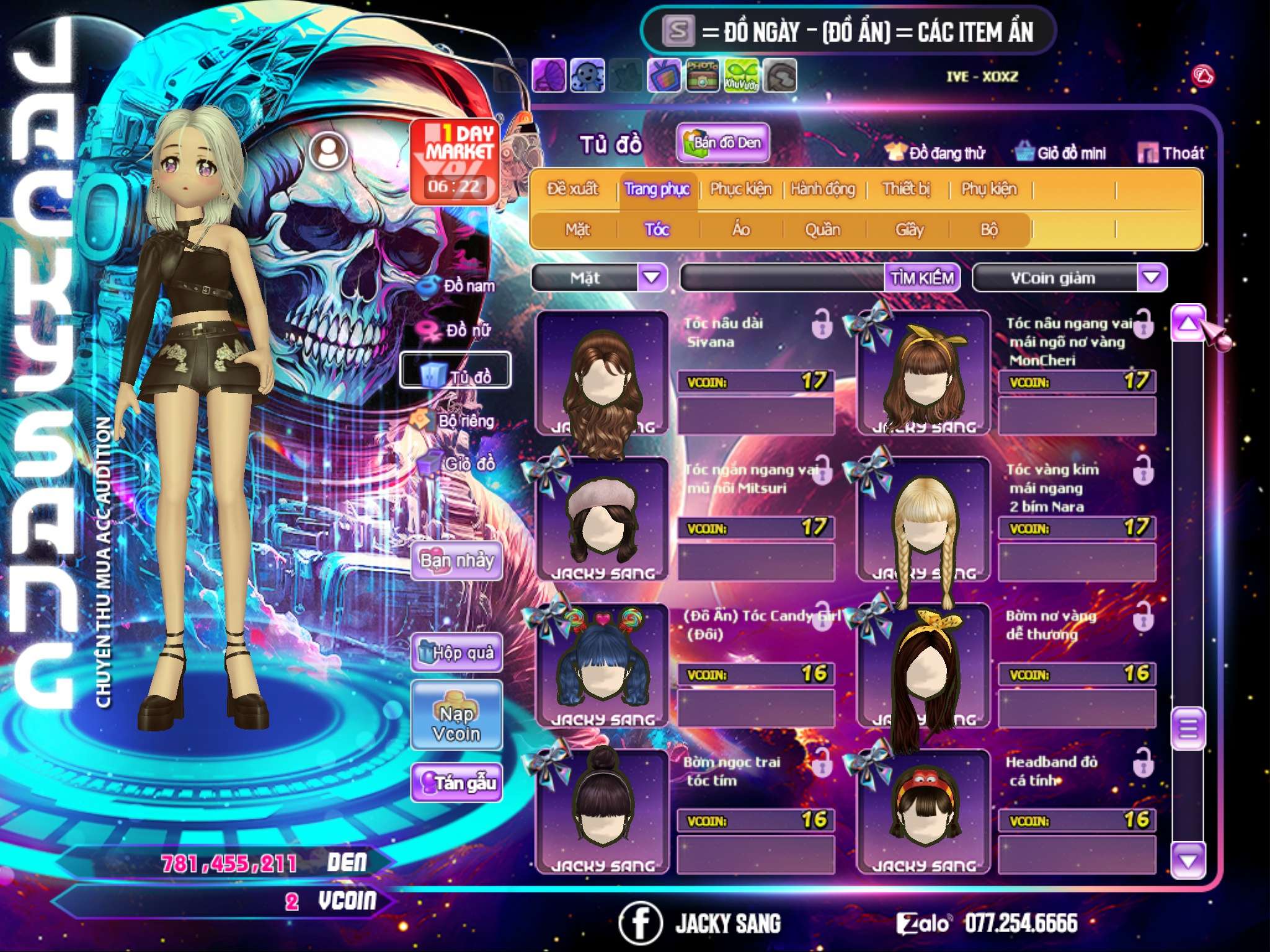The width and height of the screenshot is (1270, 952).
Task: Open the Bạn nhảy dance partner menu
Action: pyautogui.click(x=456, y=561)
